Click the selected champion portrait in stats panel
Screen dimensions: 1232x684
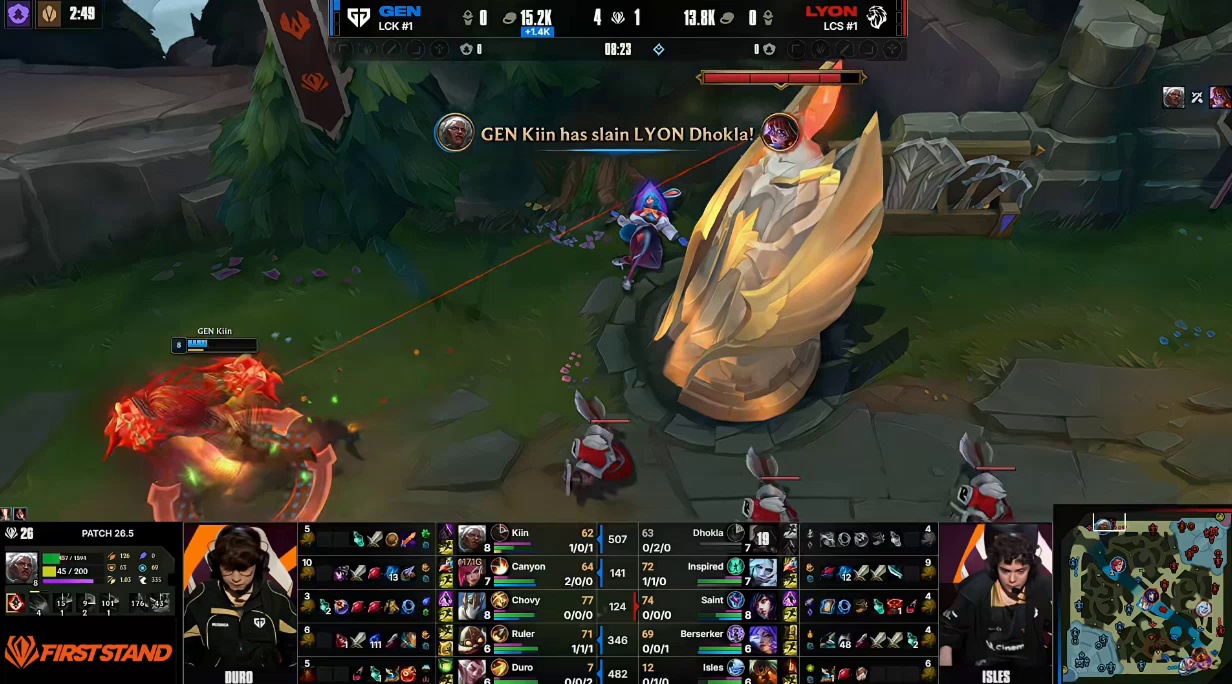pyautogui.click(x=22, y=567)
